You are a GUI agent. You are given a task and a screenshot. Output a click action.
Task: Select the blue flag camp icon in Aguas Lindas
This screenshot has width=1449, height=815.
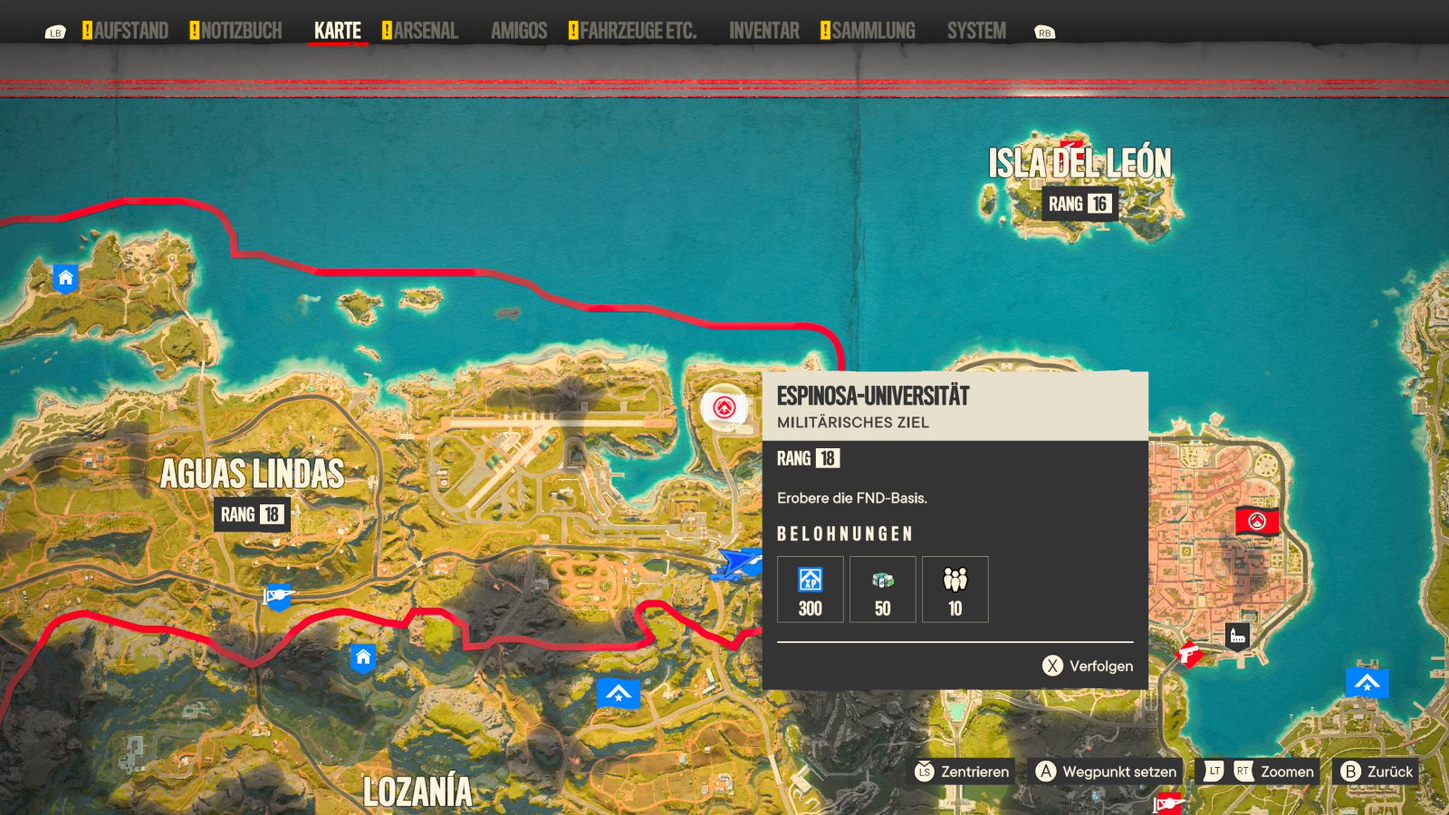coord(279,597)
